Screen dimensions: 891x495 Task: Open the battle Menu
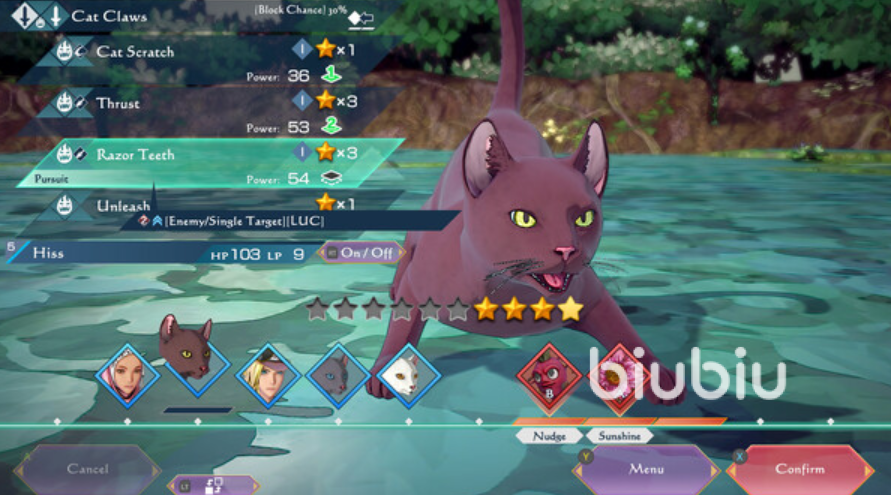tap(646, 468)
